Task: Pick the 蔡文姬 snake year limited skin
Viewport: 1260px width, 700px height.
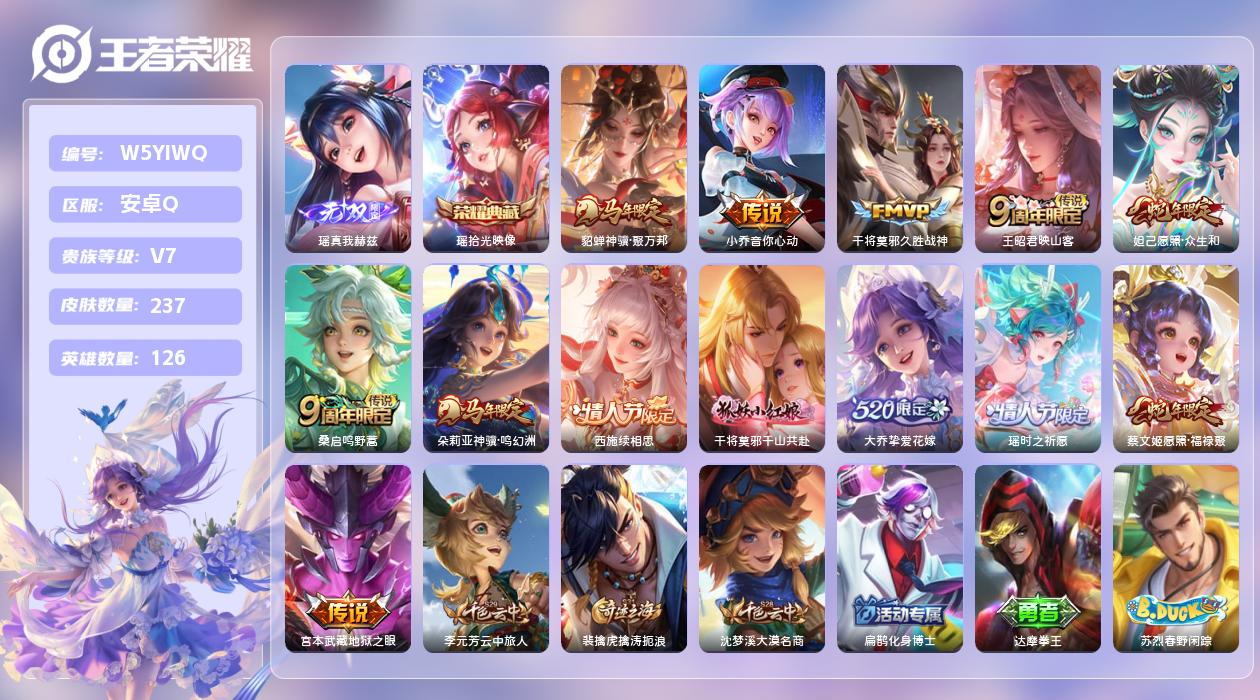Action: (x=1176, y=358)
